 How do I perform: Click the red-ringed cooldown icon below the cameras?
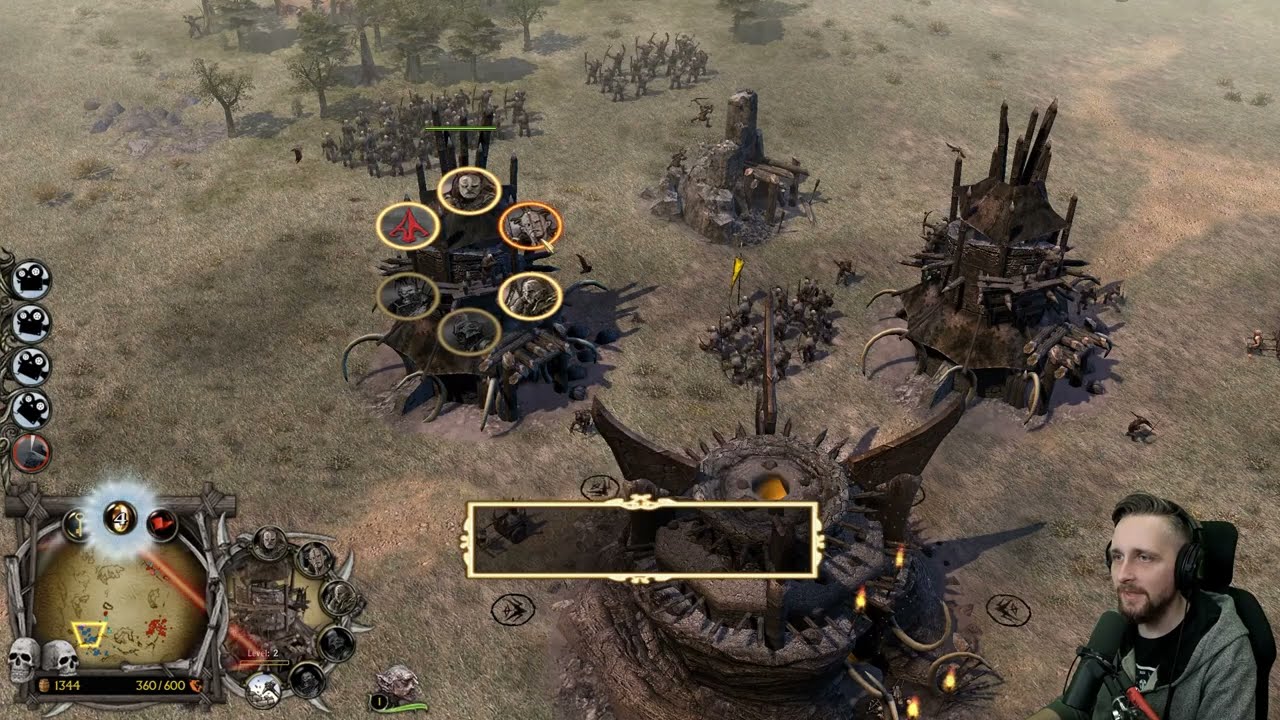(x=31, y=453)
